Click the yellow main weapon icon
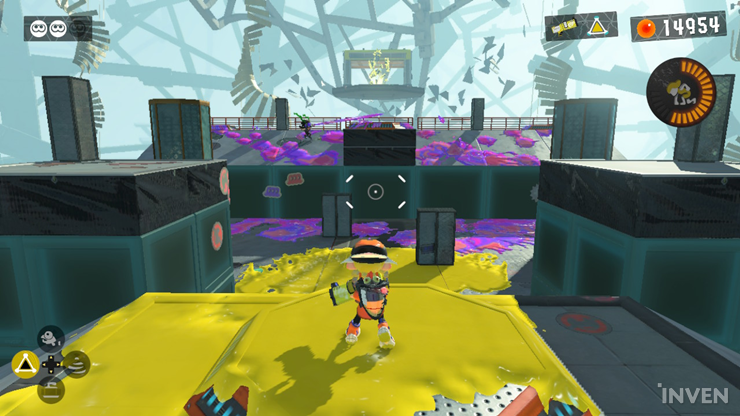 (564, 28)
